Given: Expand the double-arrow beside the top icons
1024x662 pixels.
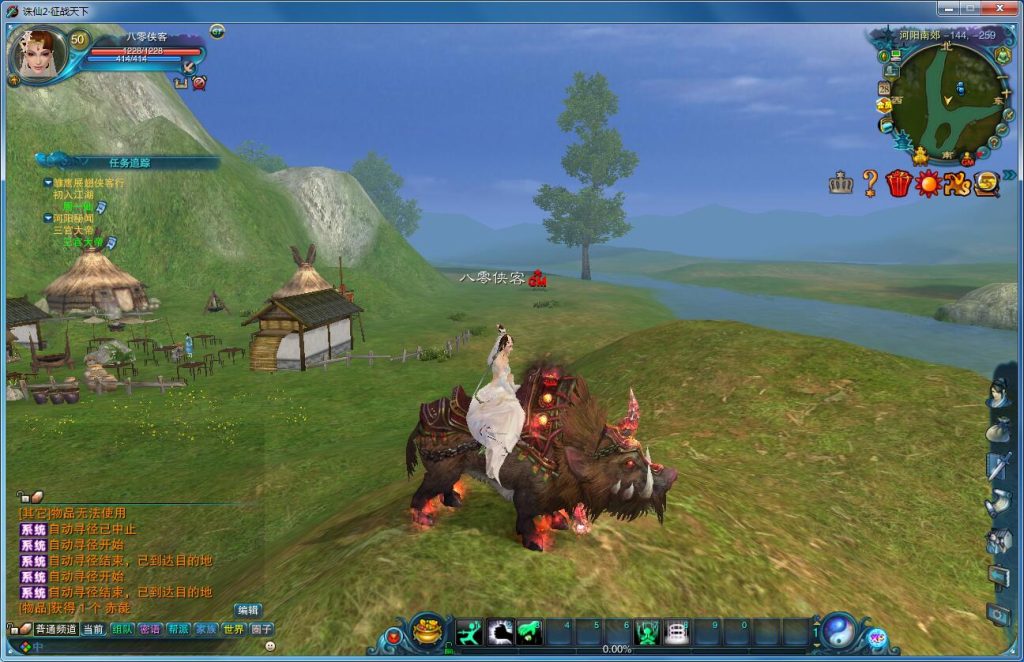Looking at the screenshot, I should [x=1009, y=175].
